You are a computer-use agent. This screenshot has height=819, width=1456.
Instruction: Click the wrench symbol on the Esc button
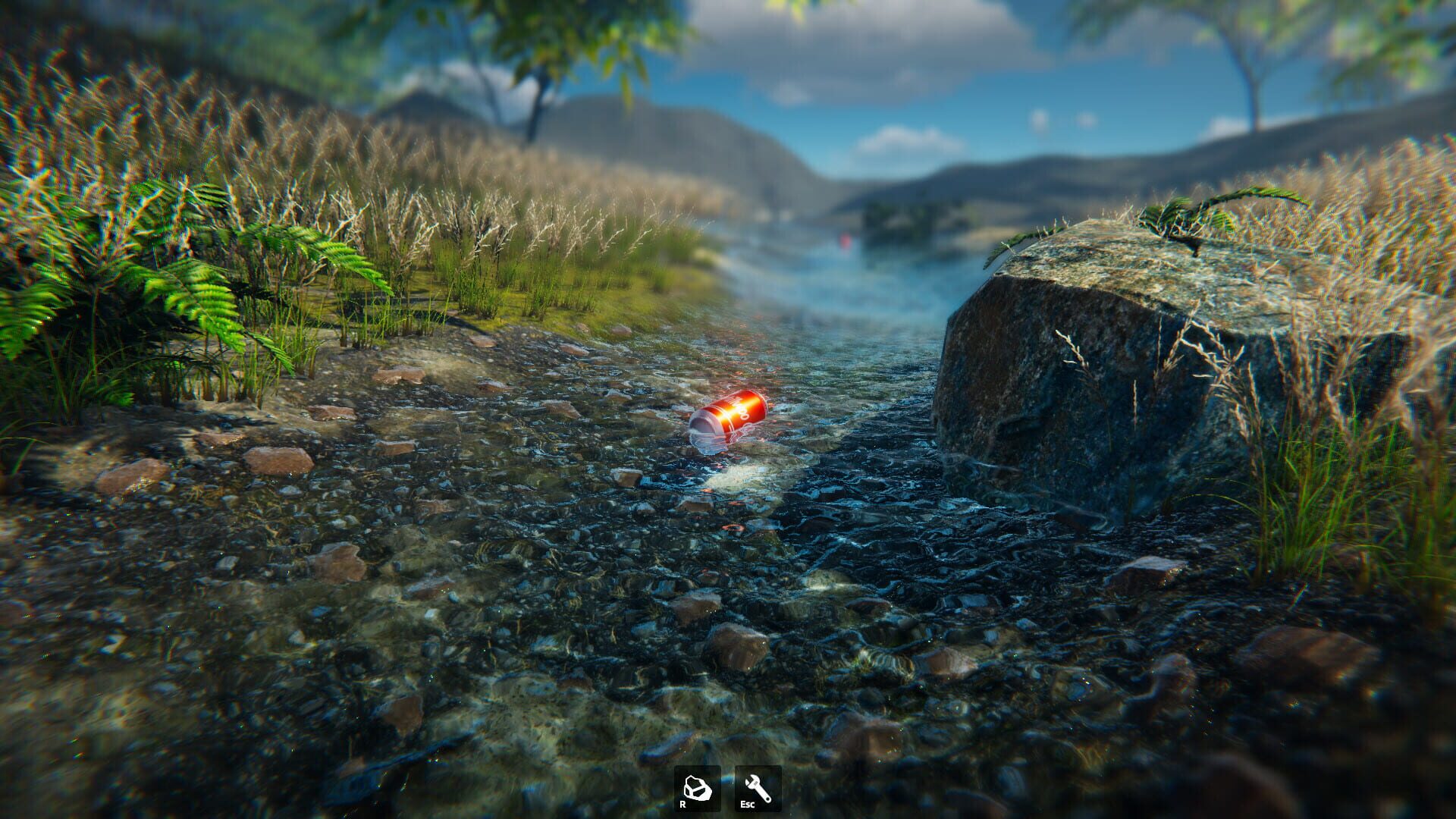pos(758,787)
